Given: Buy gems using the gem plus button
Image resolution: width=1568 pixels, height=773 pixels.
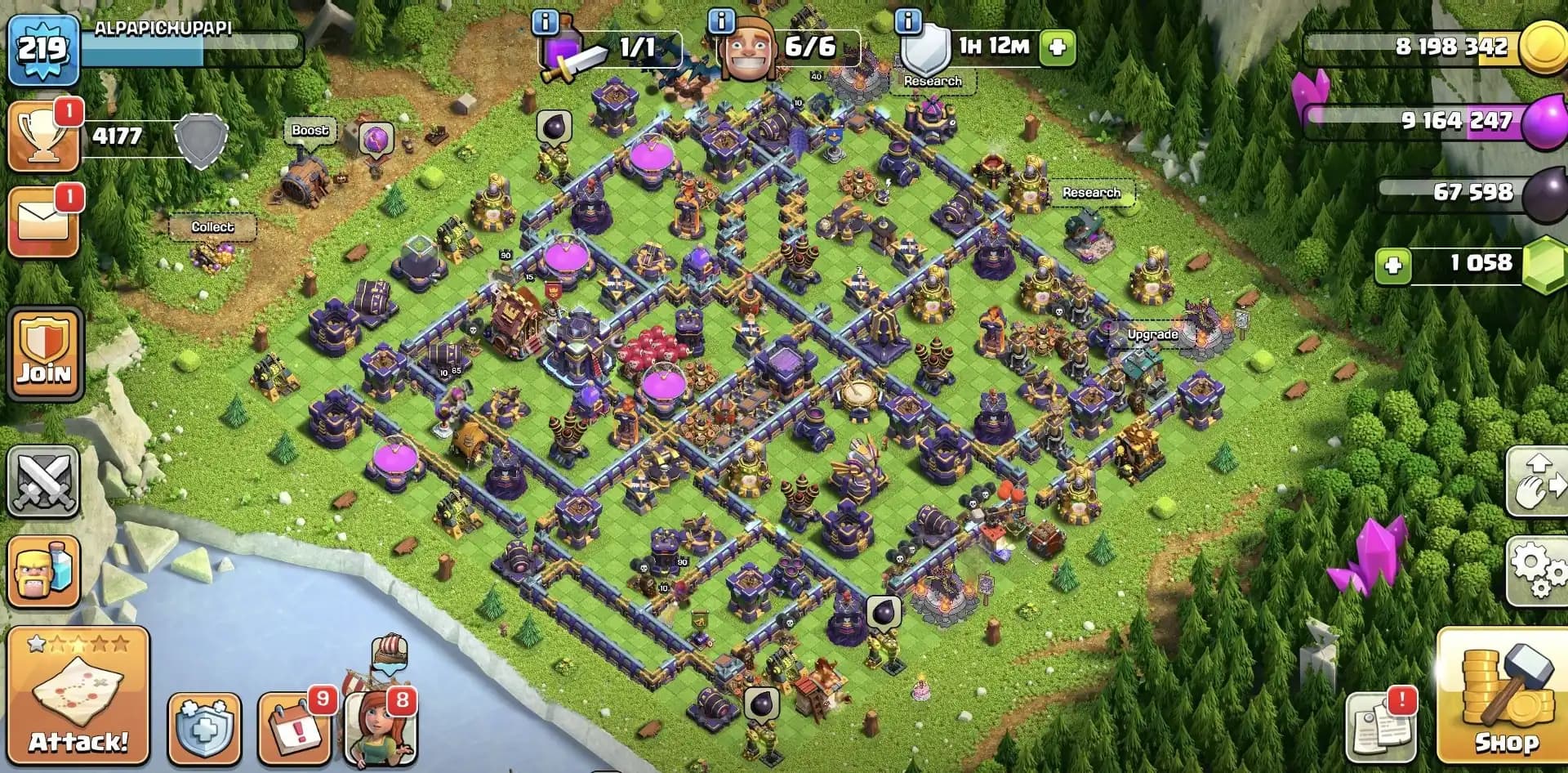Looking at the screenshot, I should pyautogui.click(x=1394, y=266).
